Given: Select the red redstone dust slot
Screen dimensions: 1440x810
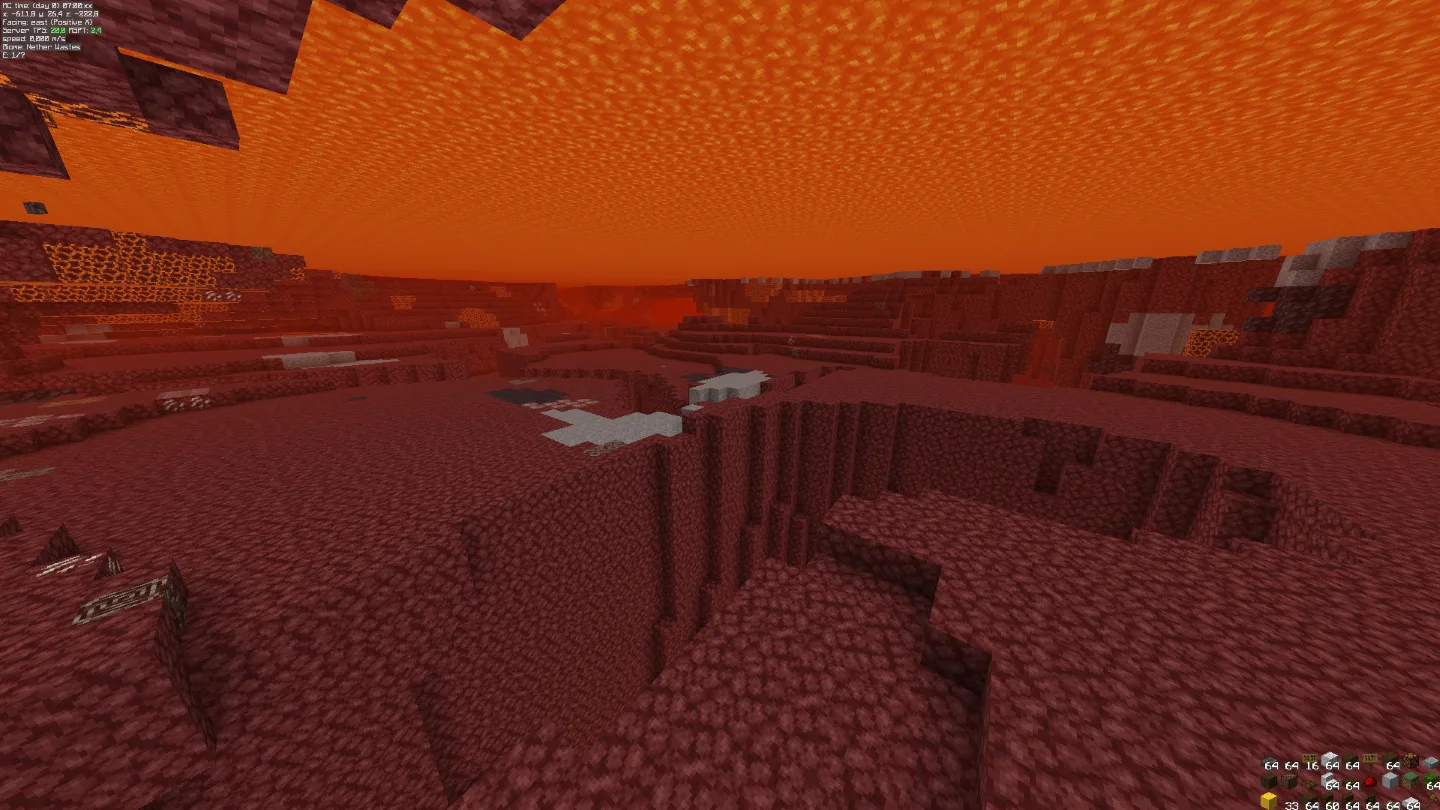Looking at the screenshot, I should (1370, 781).
